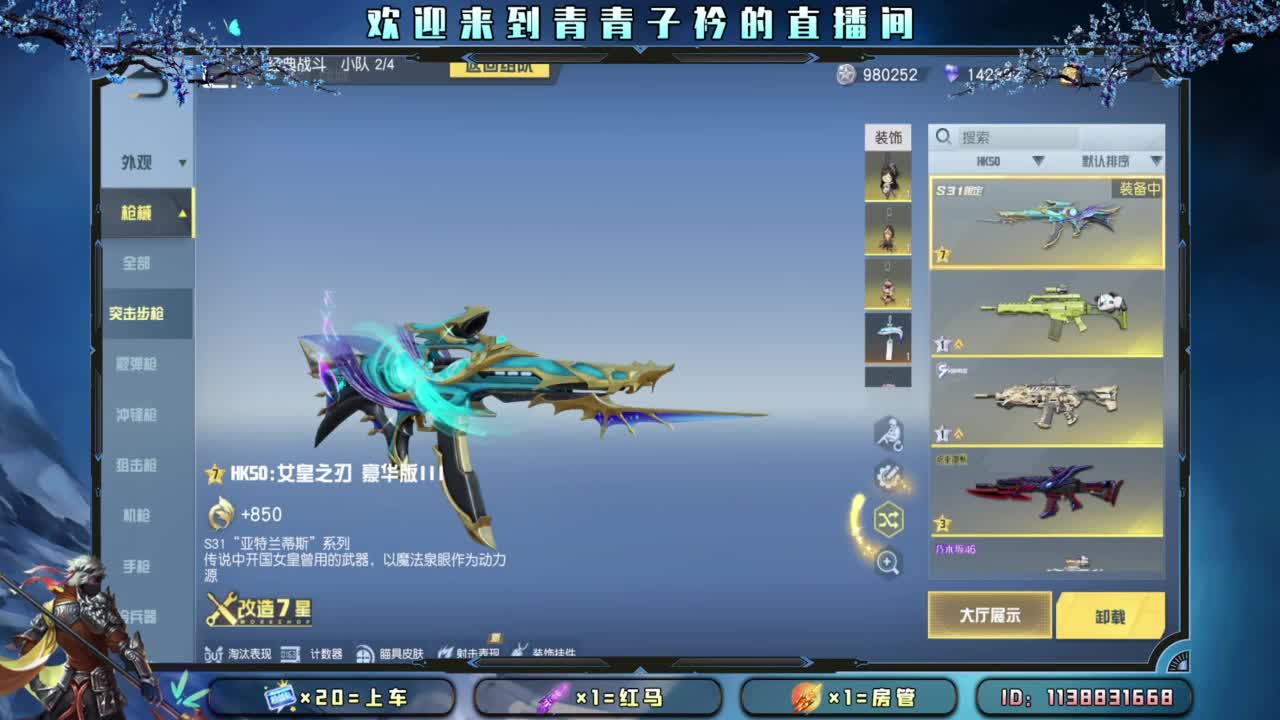Collapse the 枪械 category with its arrow
1280x720 pixels.
click(183, 213)
